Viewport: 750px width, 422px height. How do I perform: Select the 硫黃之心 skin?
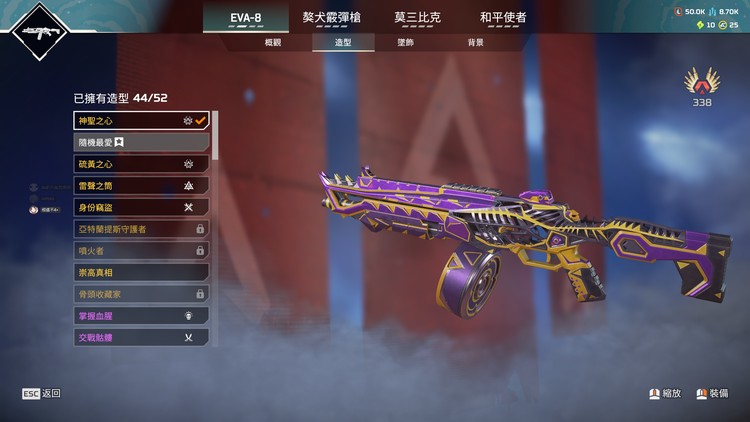click(141, 164)
